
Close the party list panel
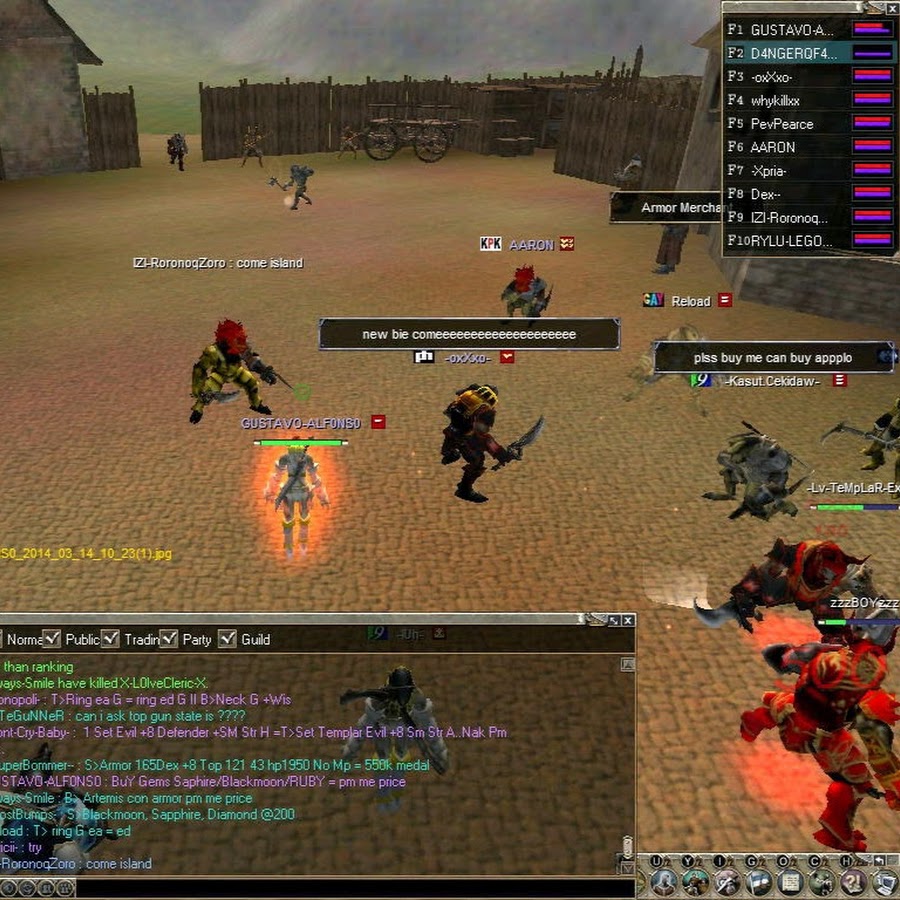pos(891,8)
